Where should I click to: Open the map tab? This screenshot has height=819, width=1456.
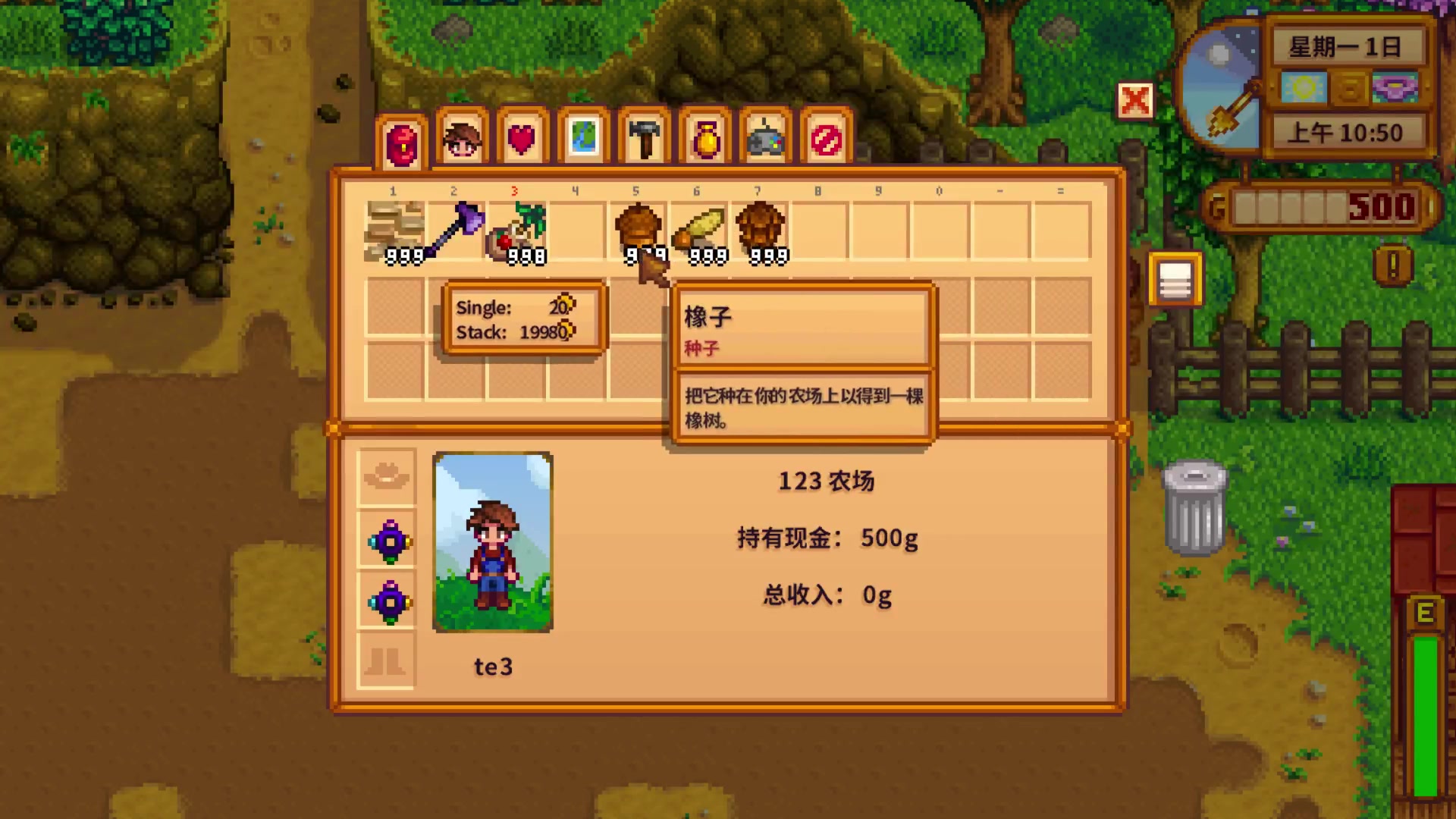582,136
